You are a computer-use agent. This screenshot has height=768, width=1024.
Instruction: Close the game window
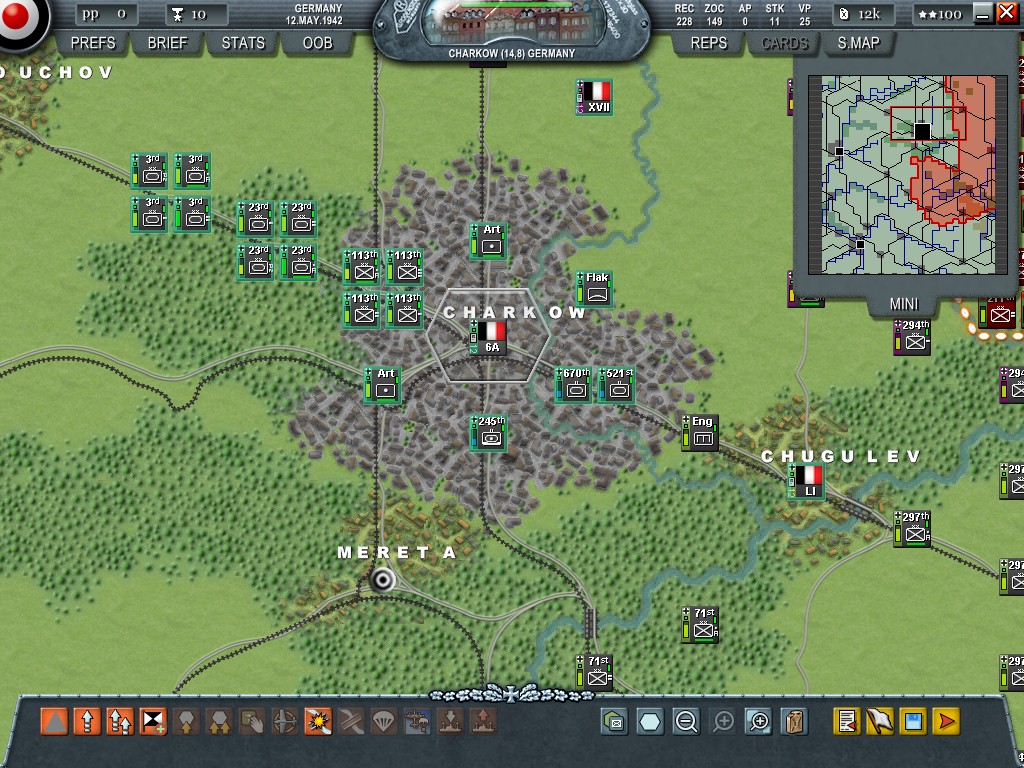coord(1006,13)
